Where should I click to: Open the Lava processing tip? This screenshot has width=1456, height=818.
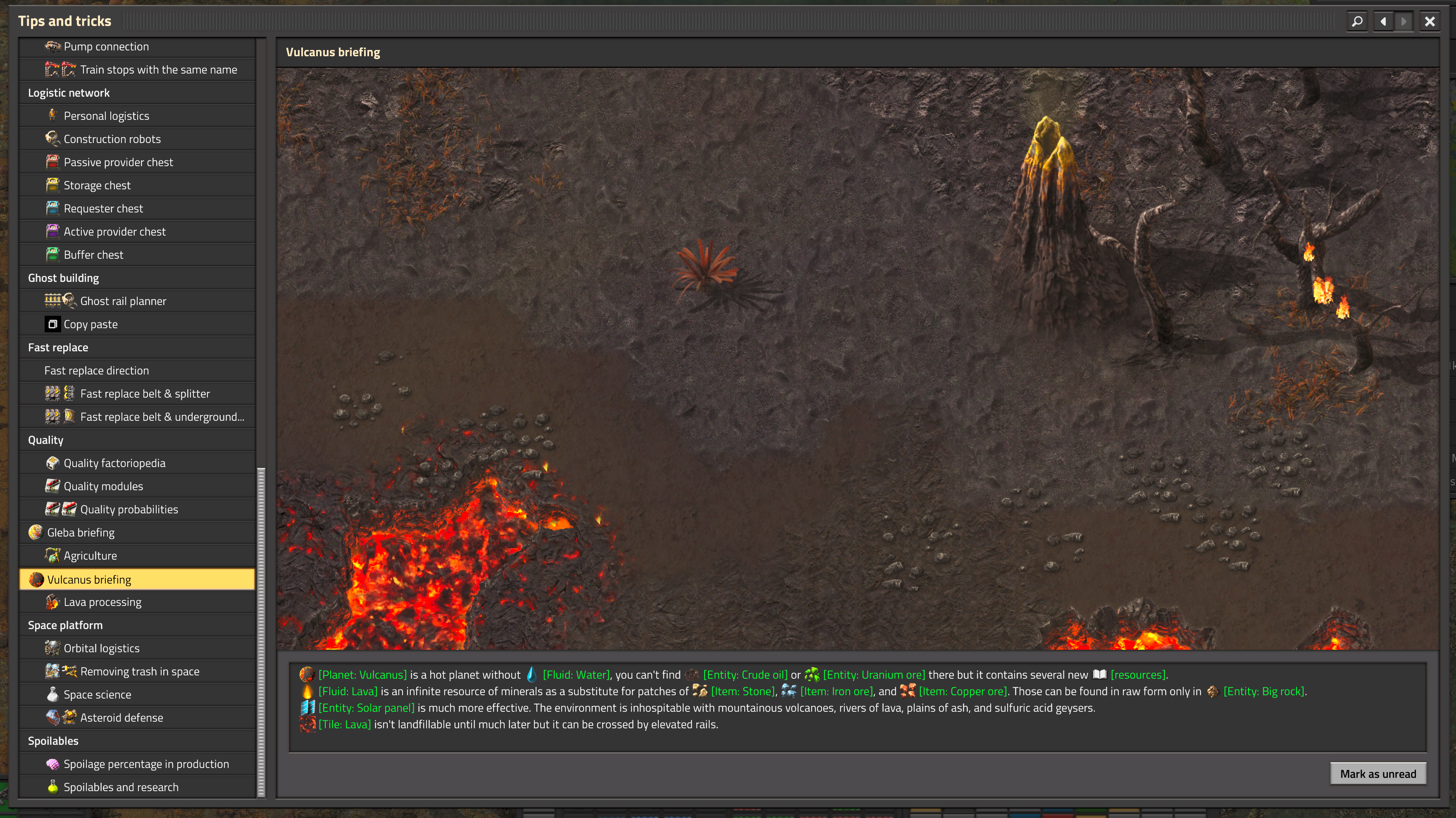(x=102, y=602)
